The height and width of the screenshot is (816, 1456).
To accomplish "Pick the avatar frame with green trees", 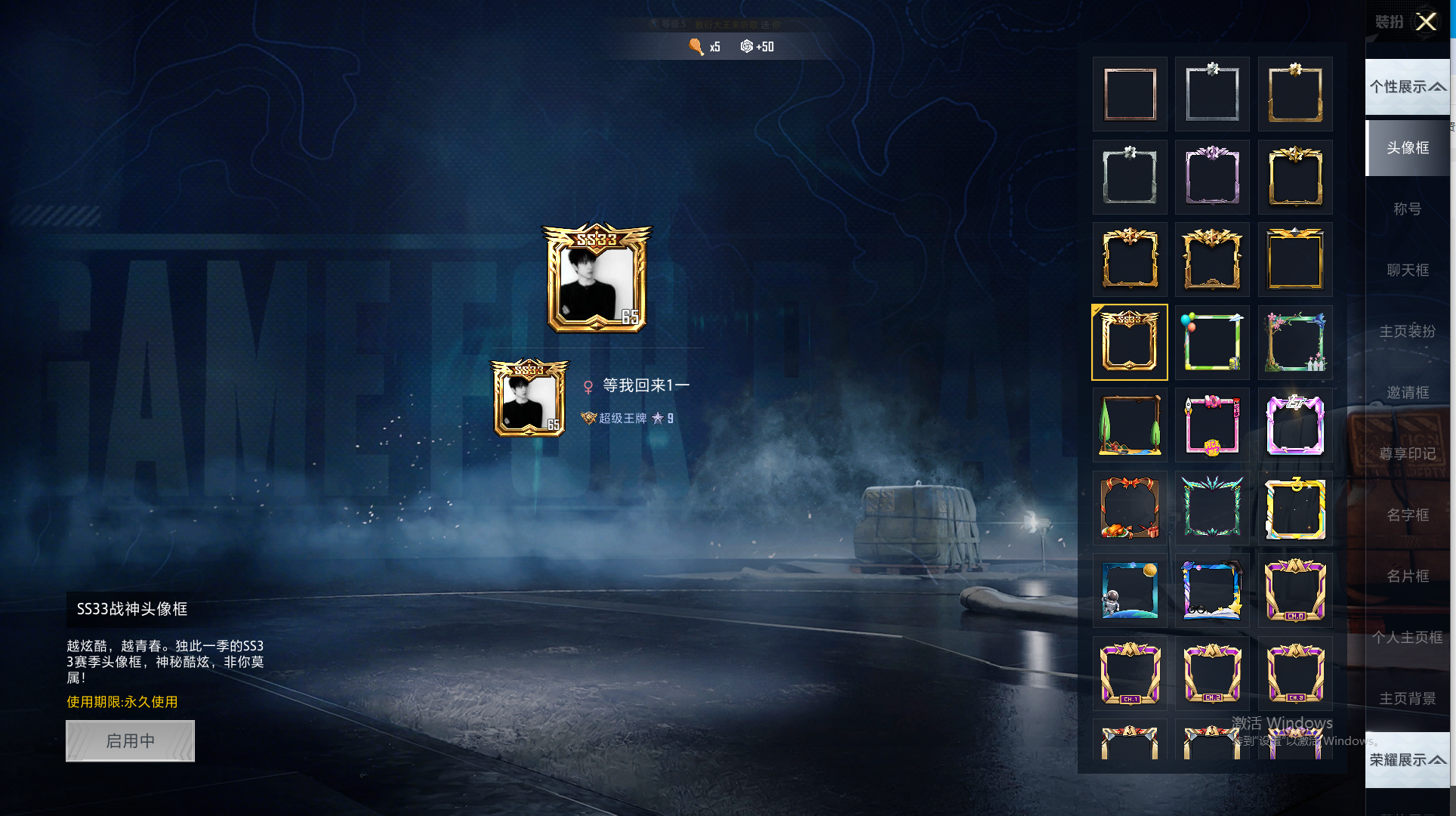I will (x=1130, y=425).
